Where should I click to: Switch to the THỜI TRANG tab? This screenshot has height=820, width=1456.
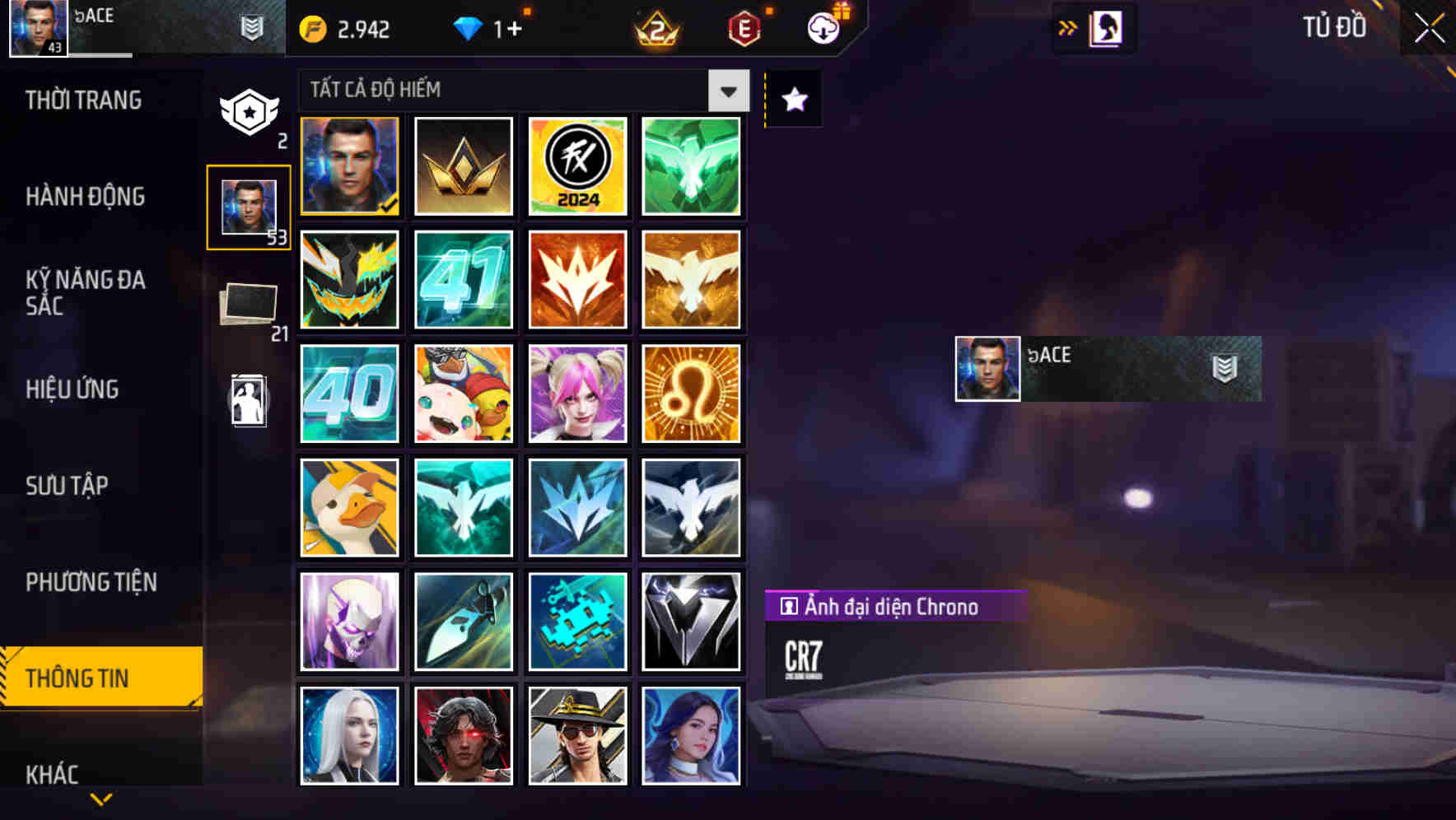82,100
